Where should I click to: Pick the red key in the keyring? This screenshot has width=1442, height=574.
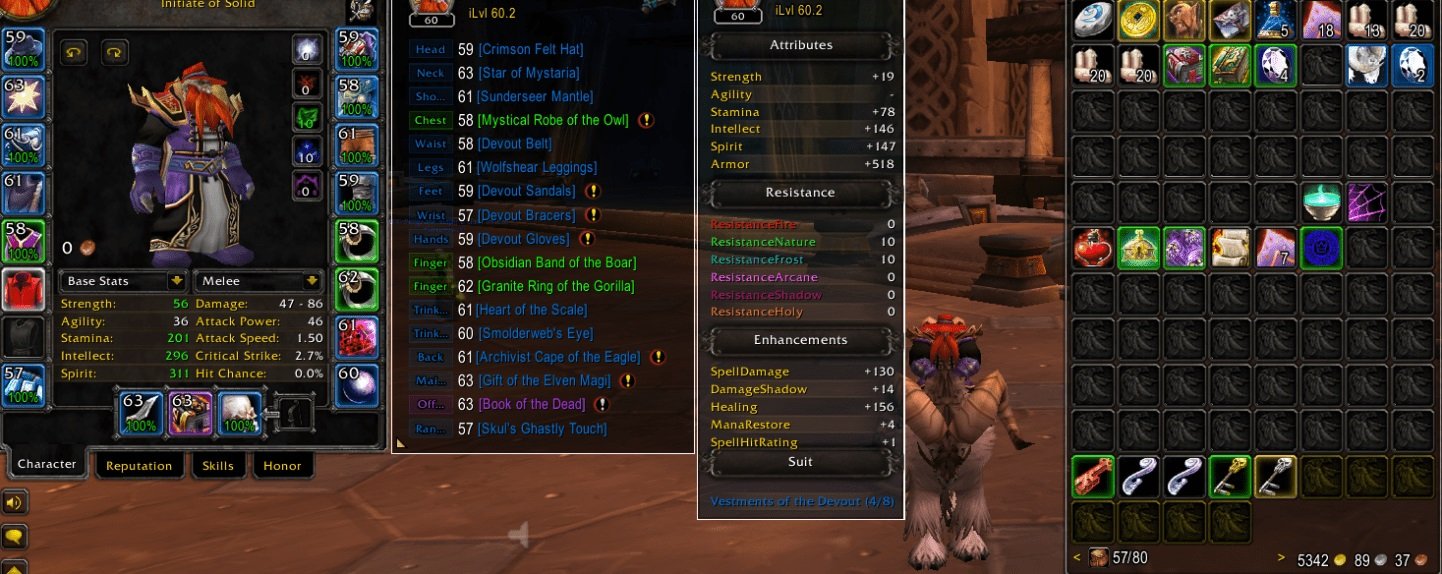coord(1092,476)
